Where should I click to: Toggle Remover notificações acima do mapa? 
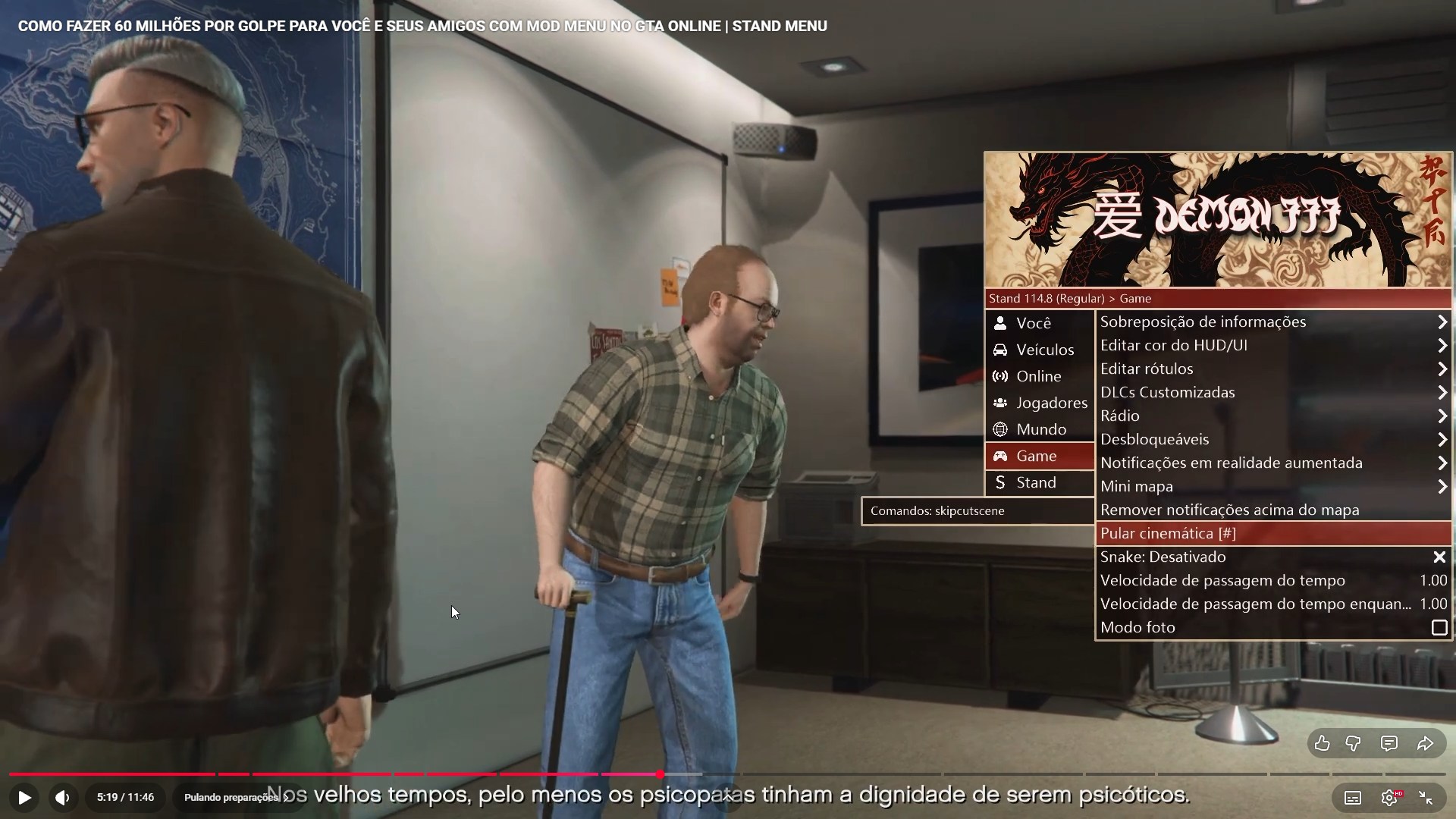(x=1230, y=510)
